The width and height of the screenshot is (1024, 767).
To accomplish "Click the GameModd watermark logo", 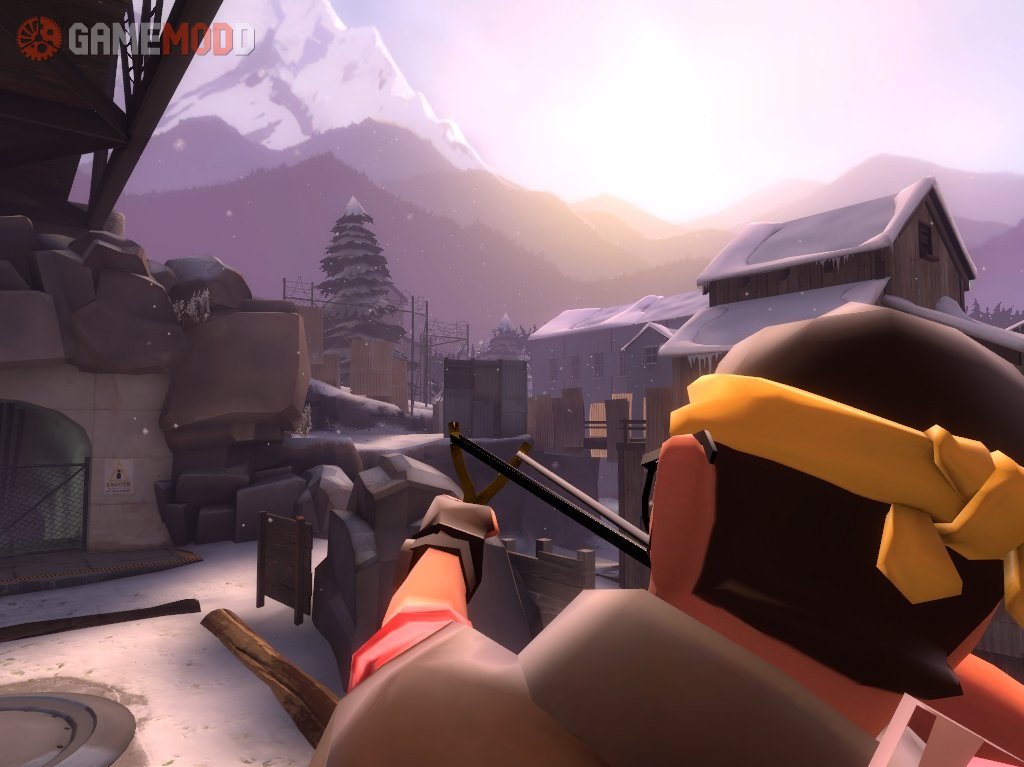I will point(136,38).
